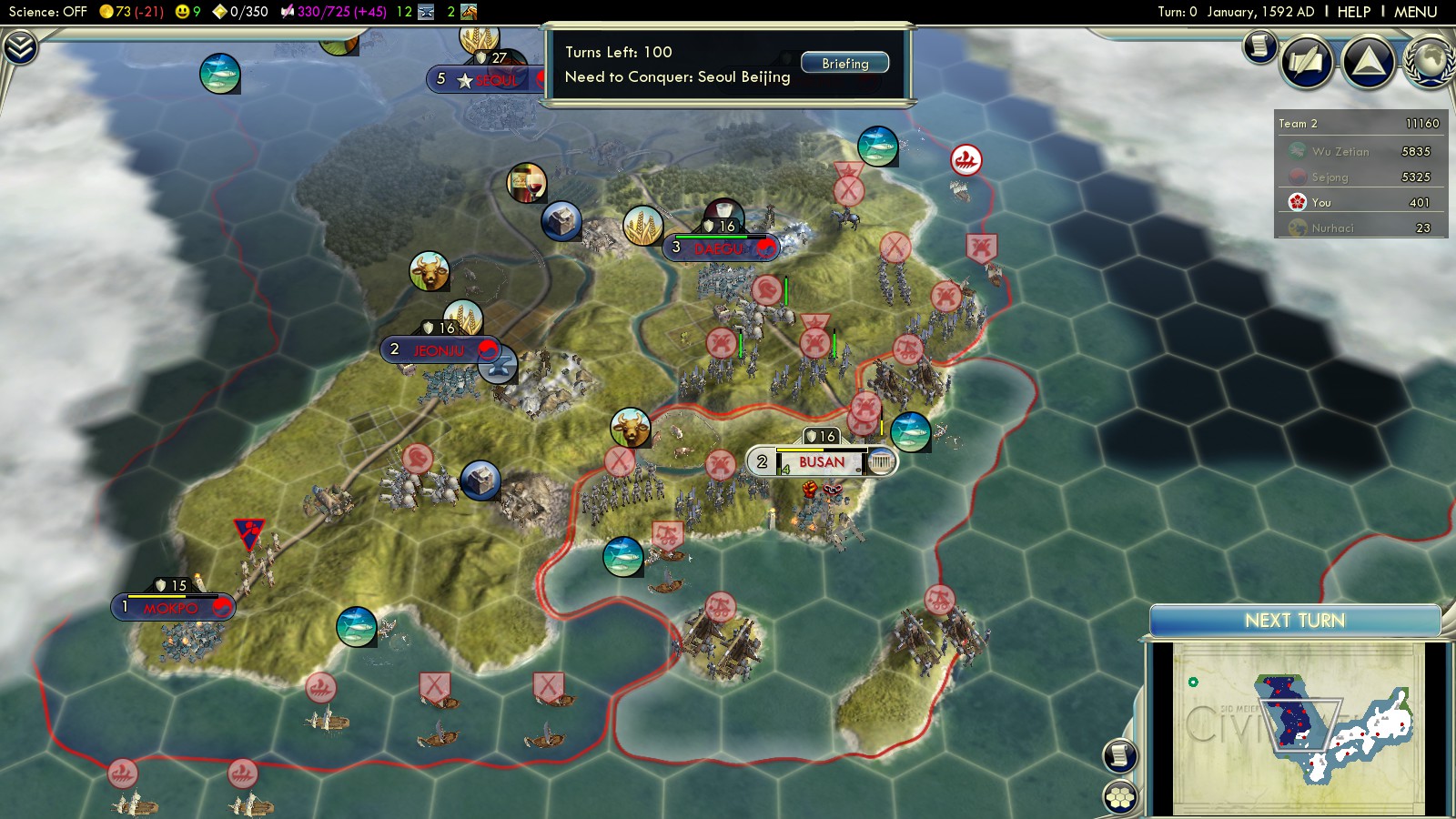Select the Busan city banner
The height and width of the screenshot is (819, 1456).
821,462
